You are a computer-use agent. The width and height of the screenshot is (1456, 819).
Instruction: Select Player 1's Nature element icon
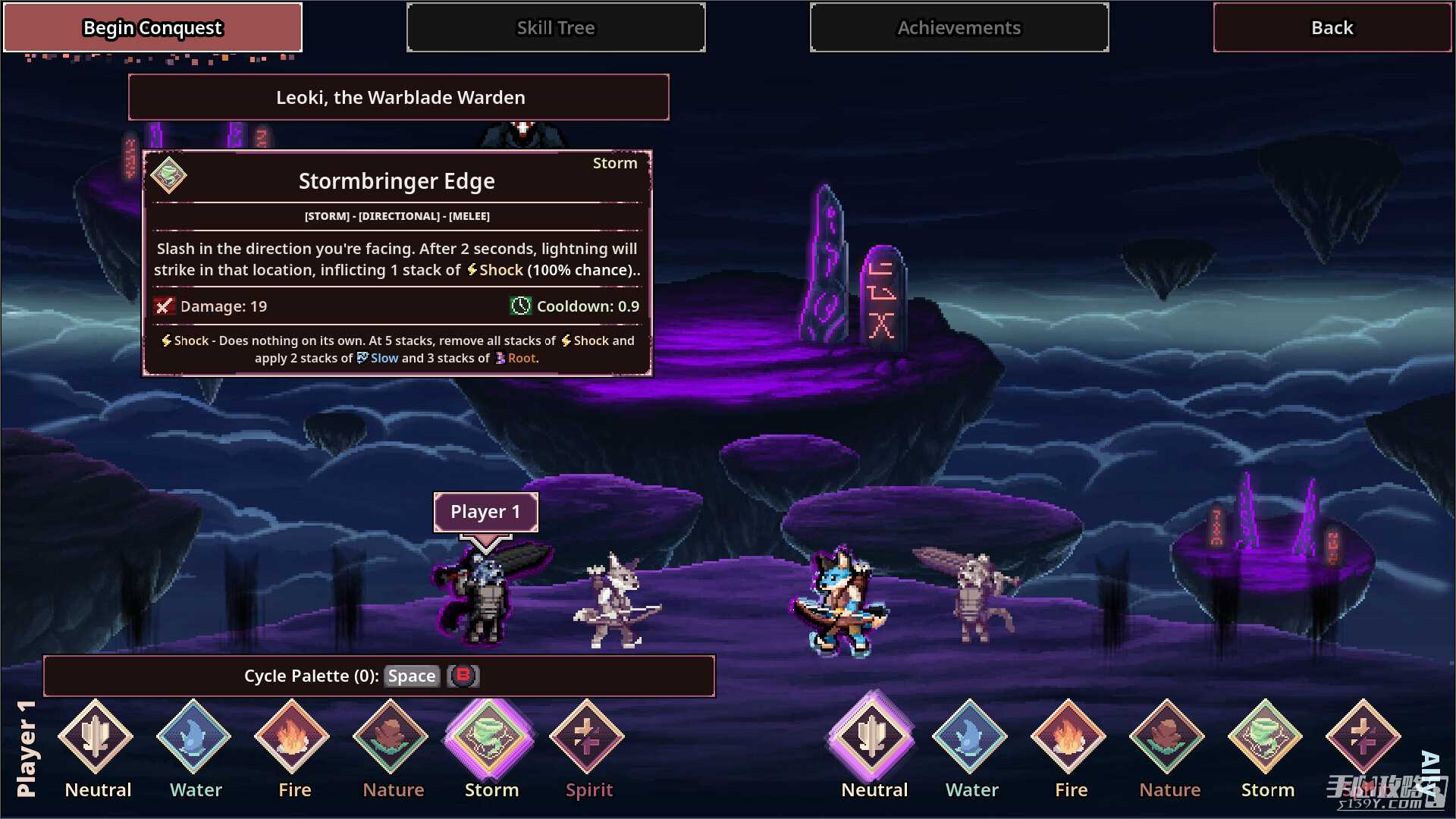[x=391, y=737]
